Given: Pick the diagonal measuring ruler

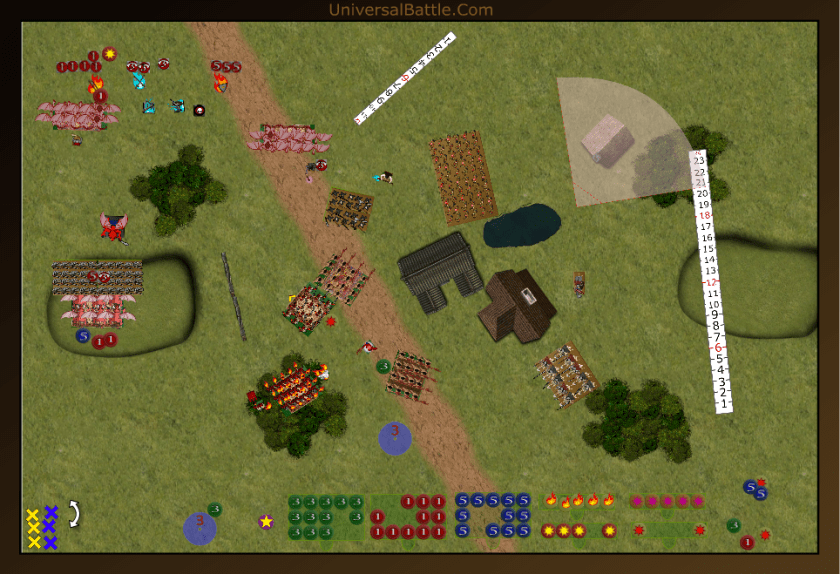Looking at the screenshot, I should [x=405, y=78].
